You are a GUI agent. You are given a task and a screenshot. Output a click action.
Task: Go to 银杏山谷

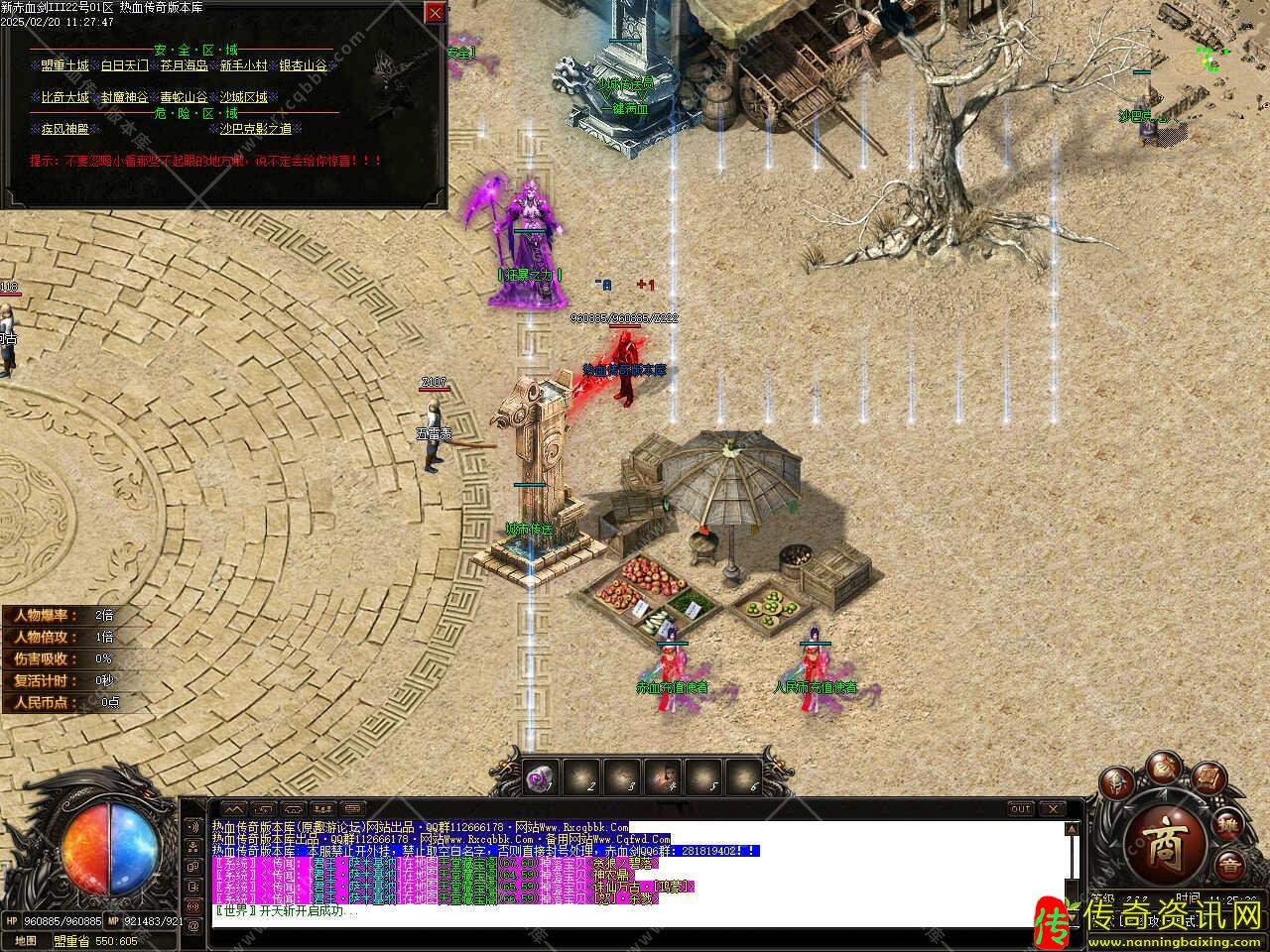(303, 65)
